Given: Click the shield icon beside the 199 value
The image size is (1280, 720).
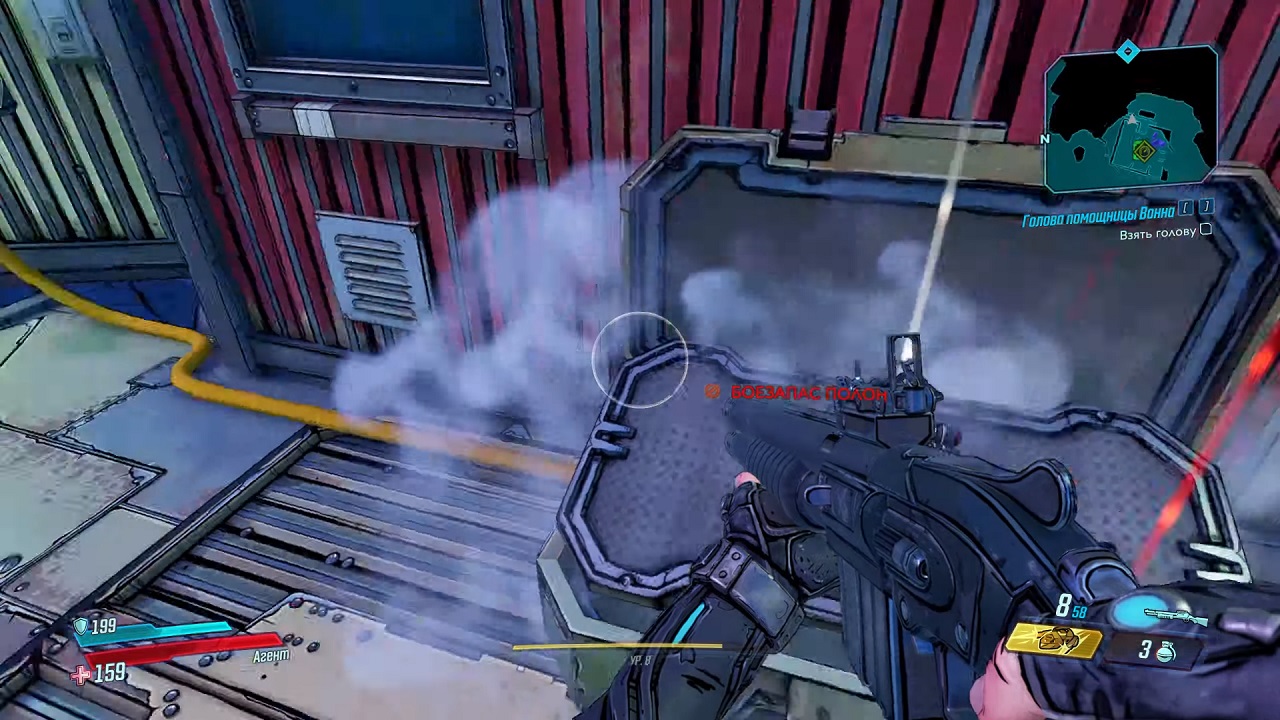Looking at the screenshot, I should pos(81,626).
